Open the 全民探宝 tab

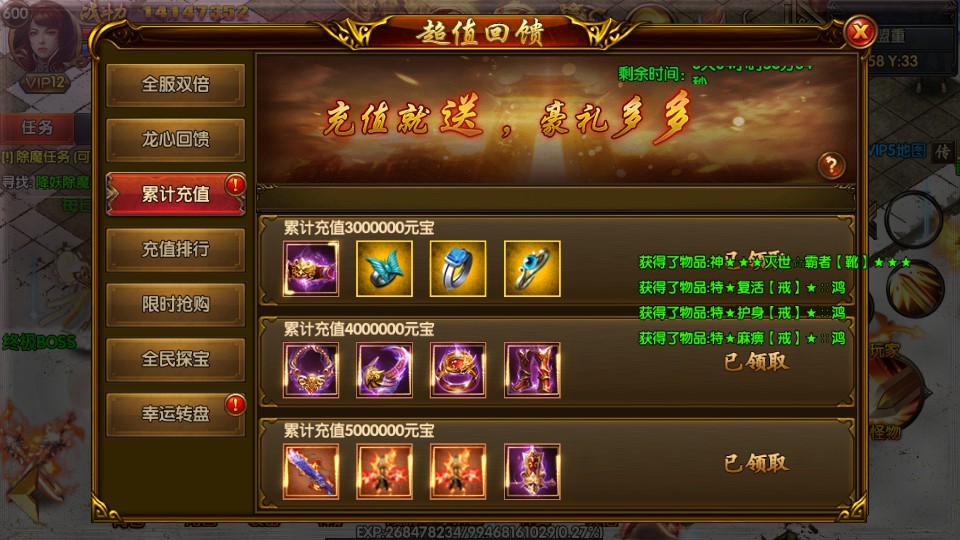[175, 358]
